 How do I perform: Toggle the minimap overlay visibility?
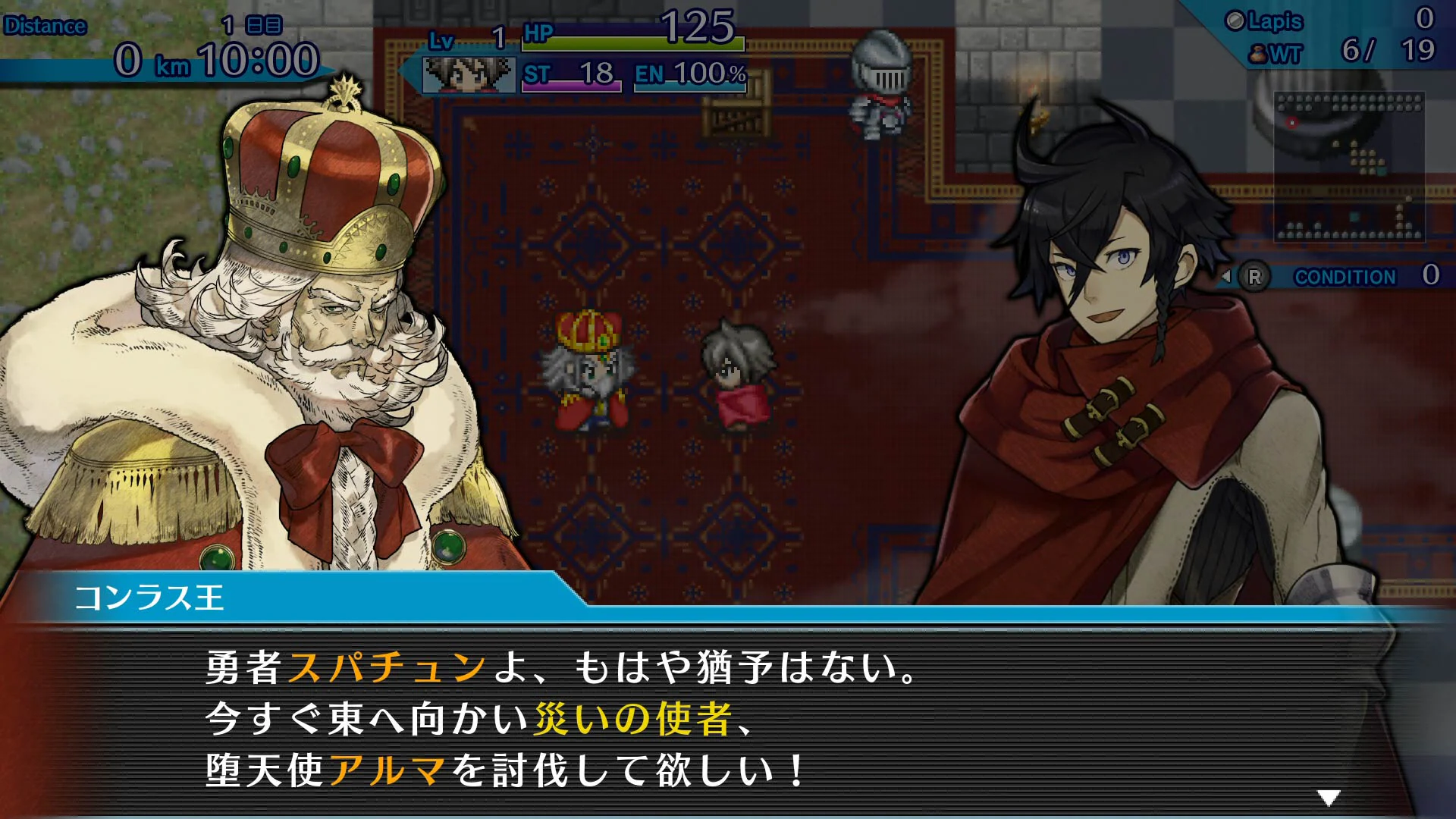click(1350, 167)
